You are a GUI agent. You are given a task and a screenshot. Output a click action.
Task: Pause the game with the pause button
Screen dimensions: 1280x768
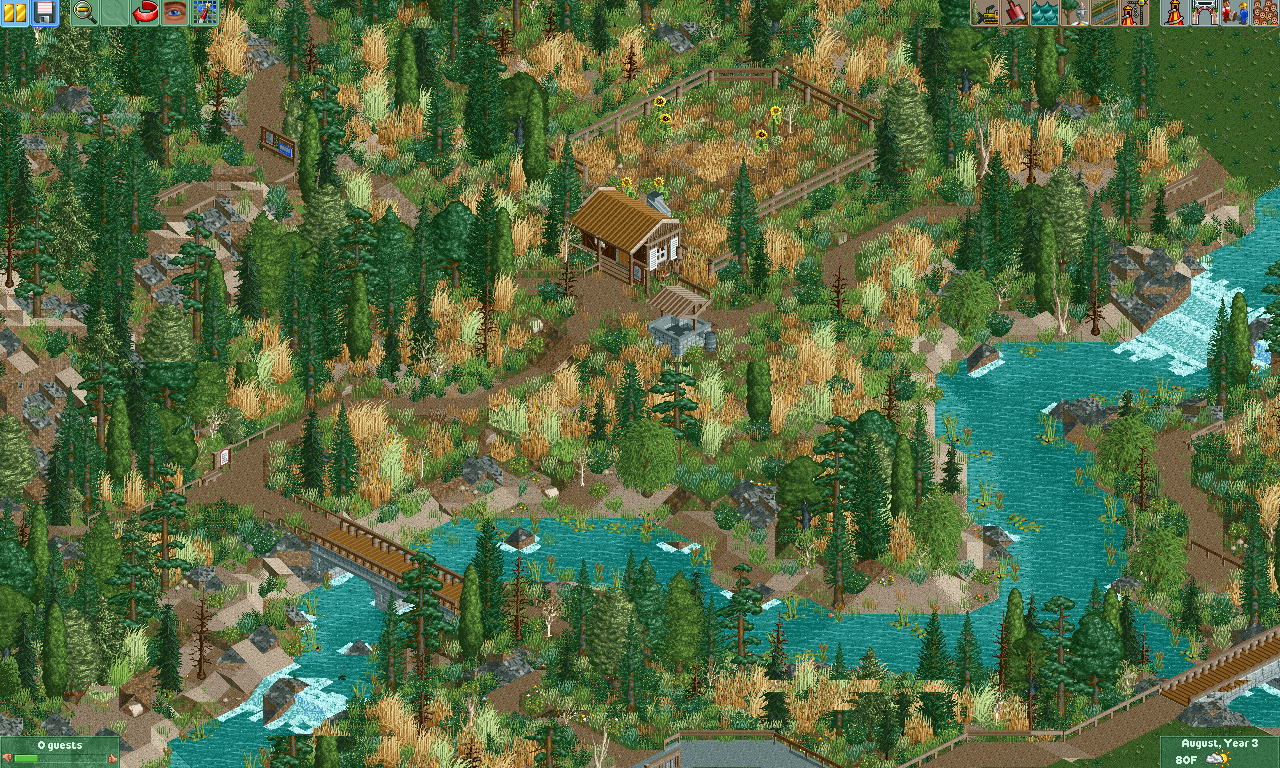(x=15, y=13)
